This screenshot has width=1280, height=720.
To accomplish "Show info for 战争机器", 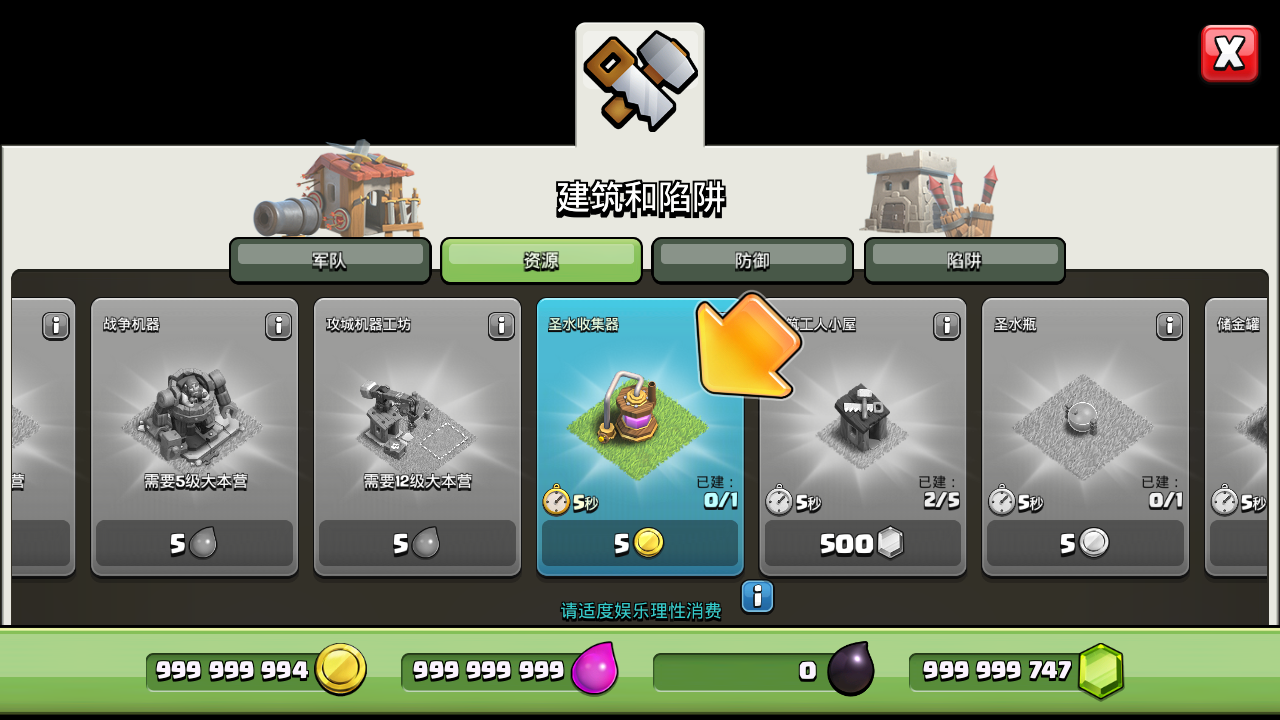I will point(278,325).
